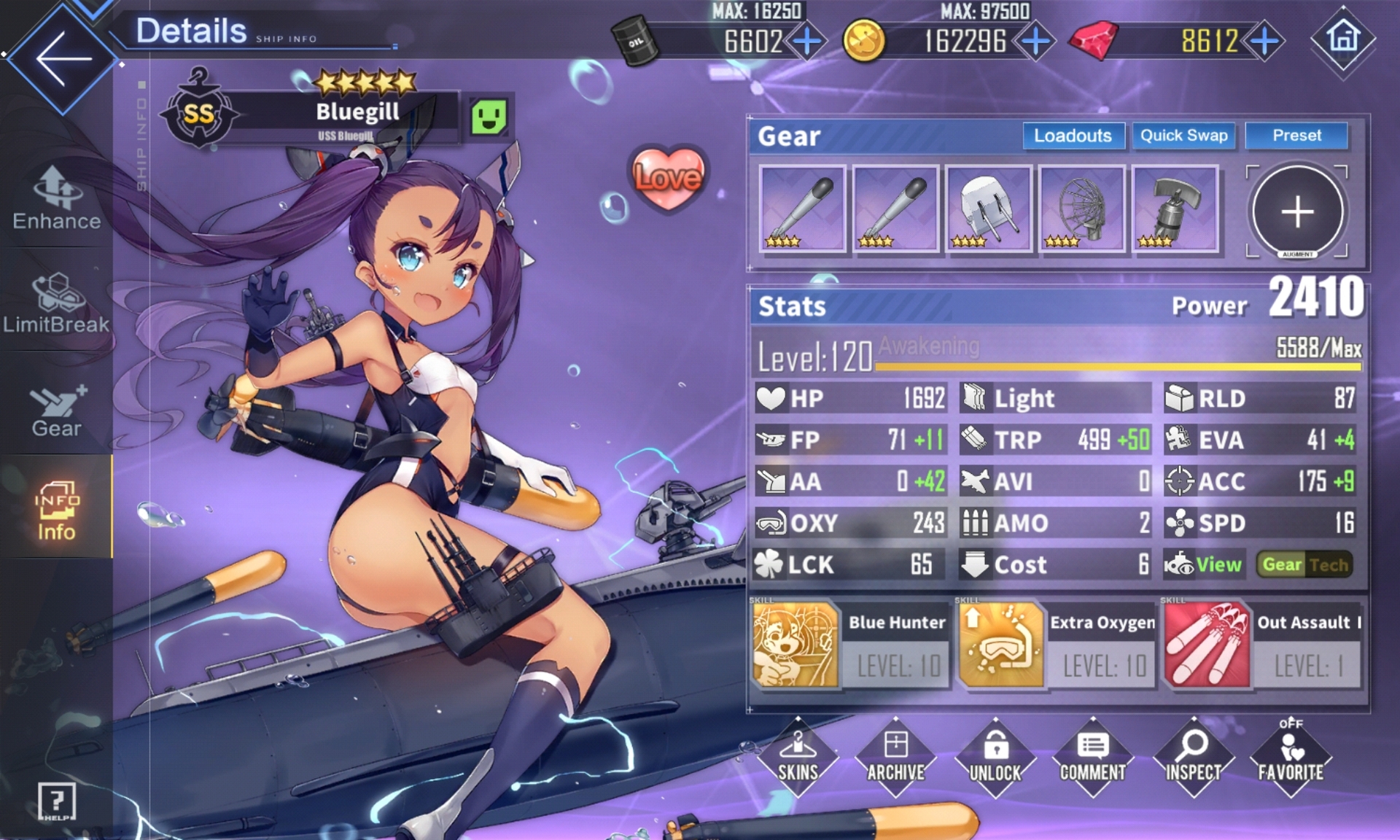Open the Loadouts panel
Viewport: 1400px width, 840px height.
click(1073, 136)
